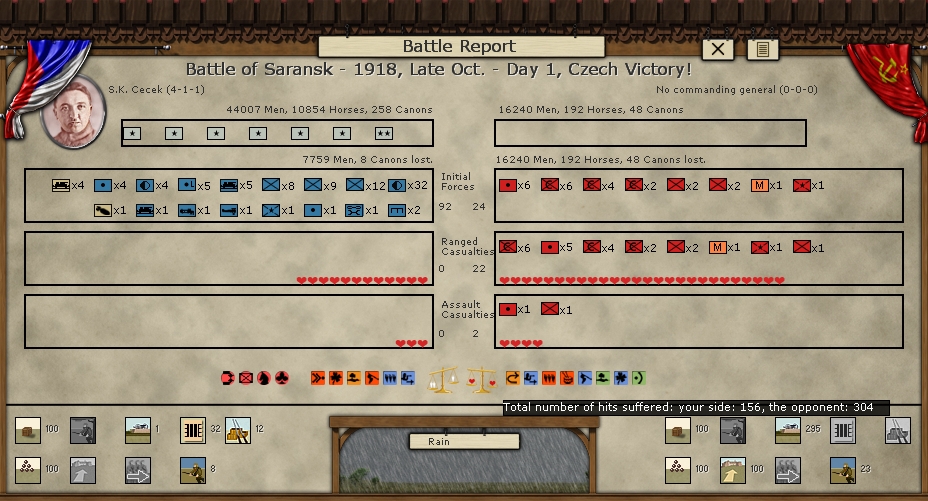Viewport: 928px width, 501px height.
Task: Click the Soviet side supply crate icon
Action: pyautogui.click(x=679, y=430)
